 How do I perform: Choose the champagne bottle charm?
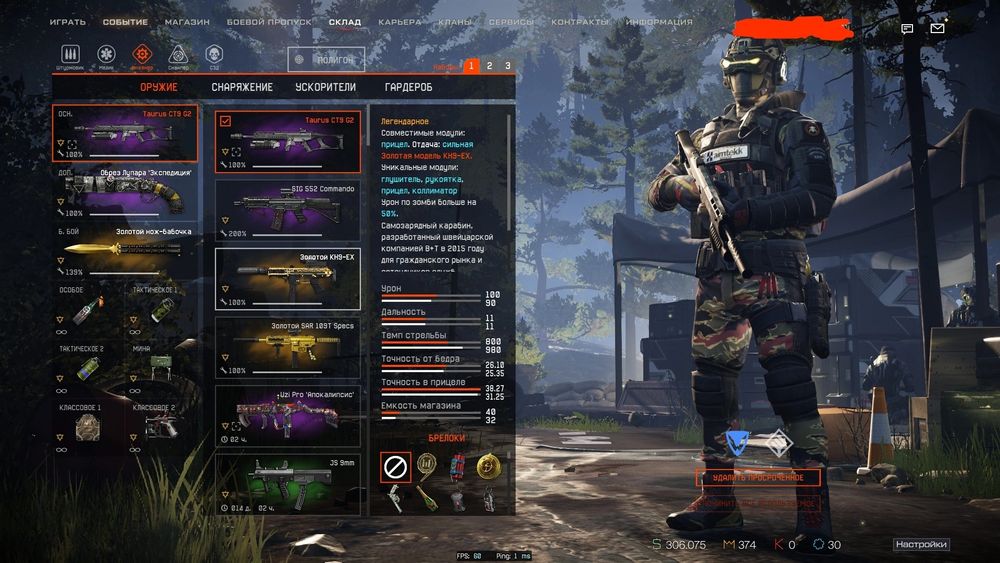[x=426, y=498]
